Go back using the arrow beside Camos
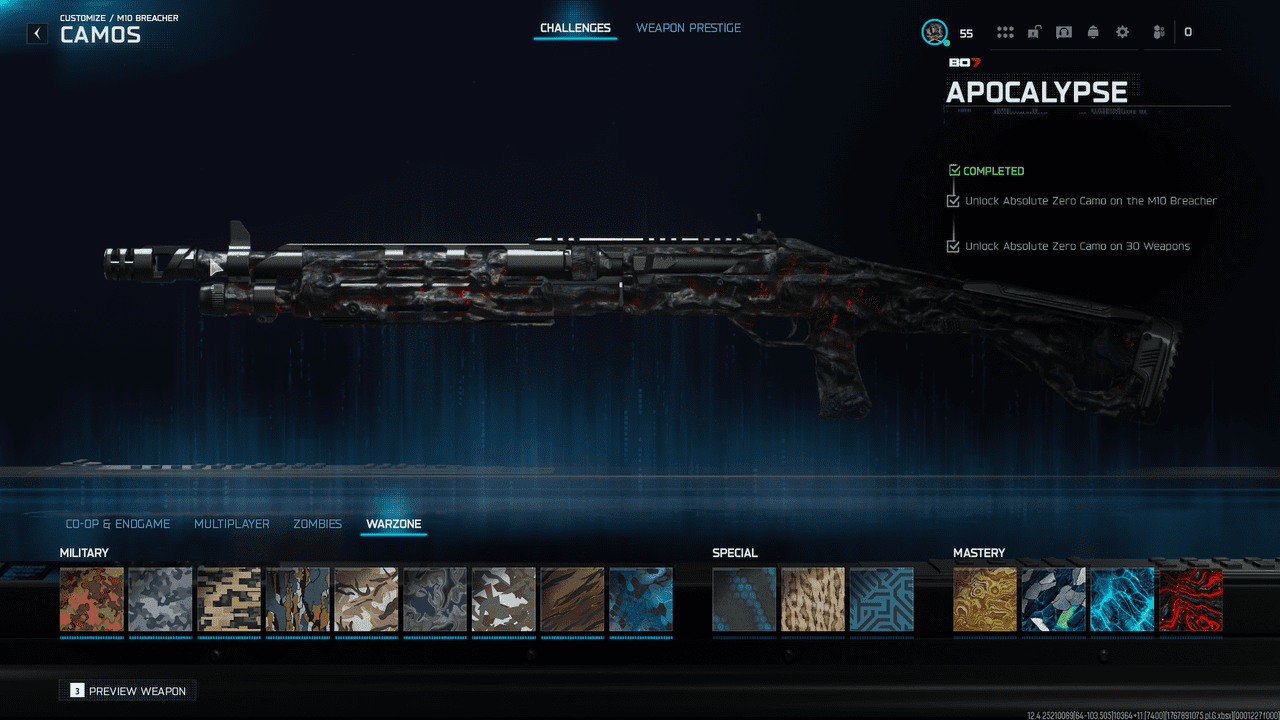The width and height of the screenshot is (1280, 720). click(x=37, y=33)
